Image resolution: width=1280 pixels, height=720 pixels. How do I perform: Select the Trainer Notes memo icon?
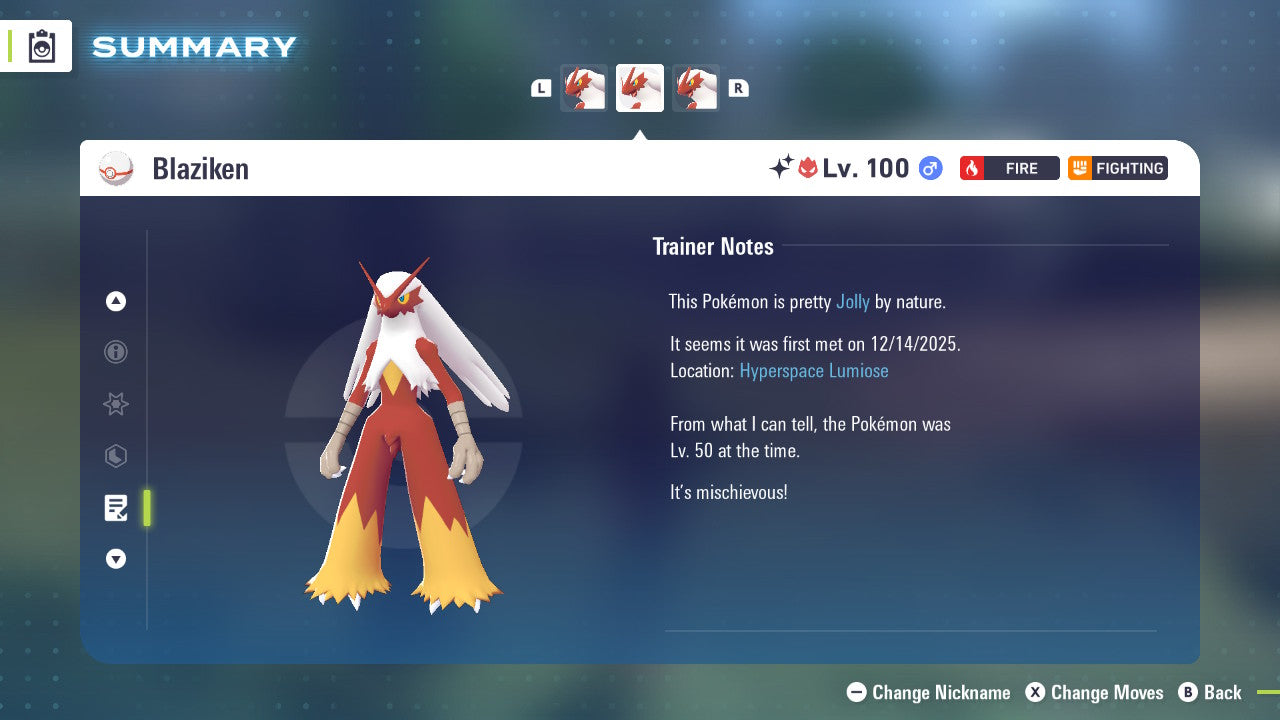(116, 508)
